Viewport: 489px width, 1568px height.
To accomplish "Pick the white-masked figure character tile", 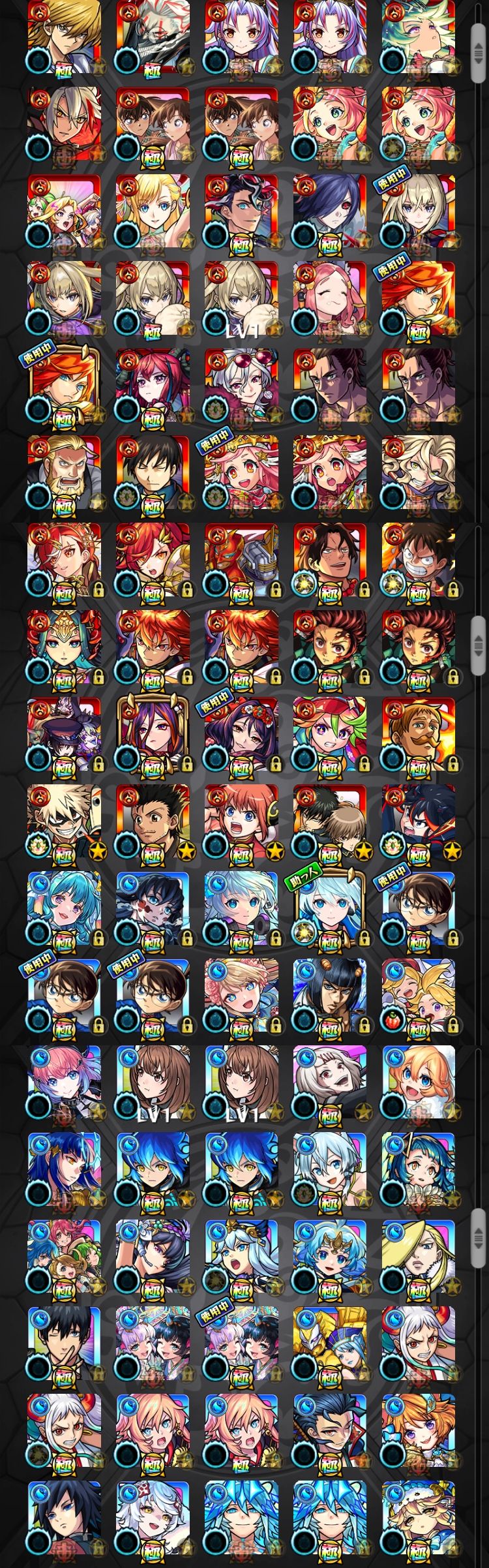I will pos(153,38).
